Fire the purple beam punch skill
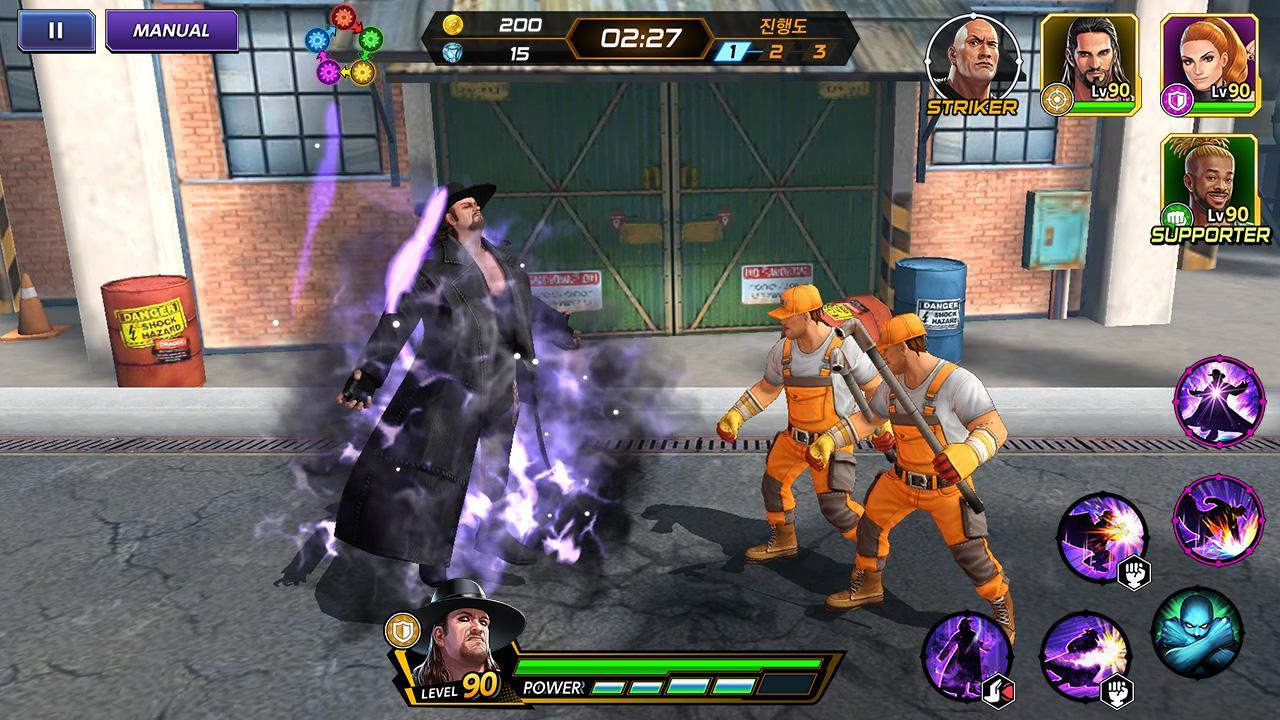Screen dimensions: 1280x720 pyautogui.click(x=1085, y=656)
